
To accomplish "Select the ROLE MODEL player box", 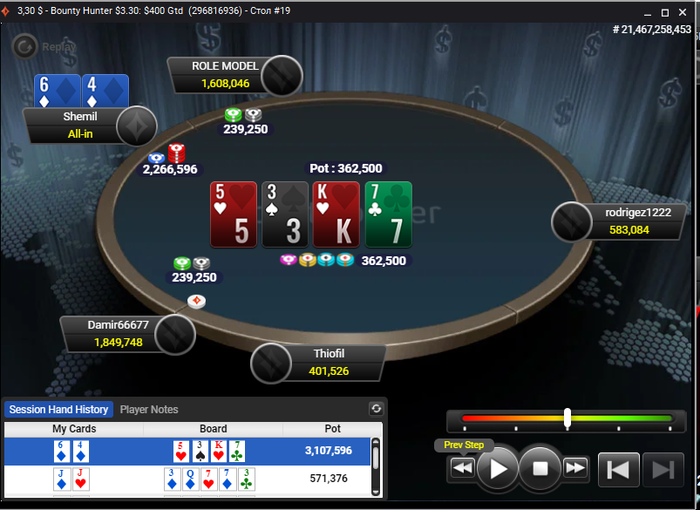I will point(225,75).
